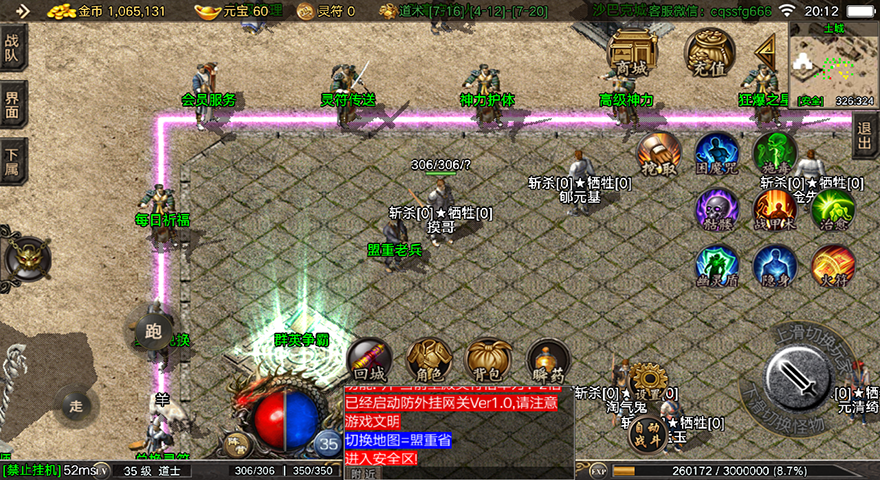
Task: Cast the 困魔咒 skill
Action: [717, 154]
